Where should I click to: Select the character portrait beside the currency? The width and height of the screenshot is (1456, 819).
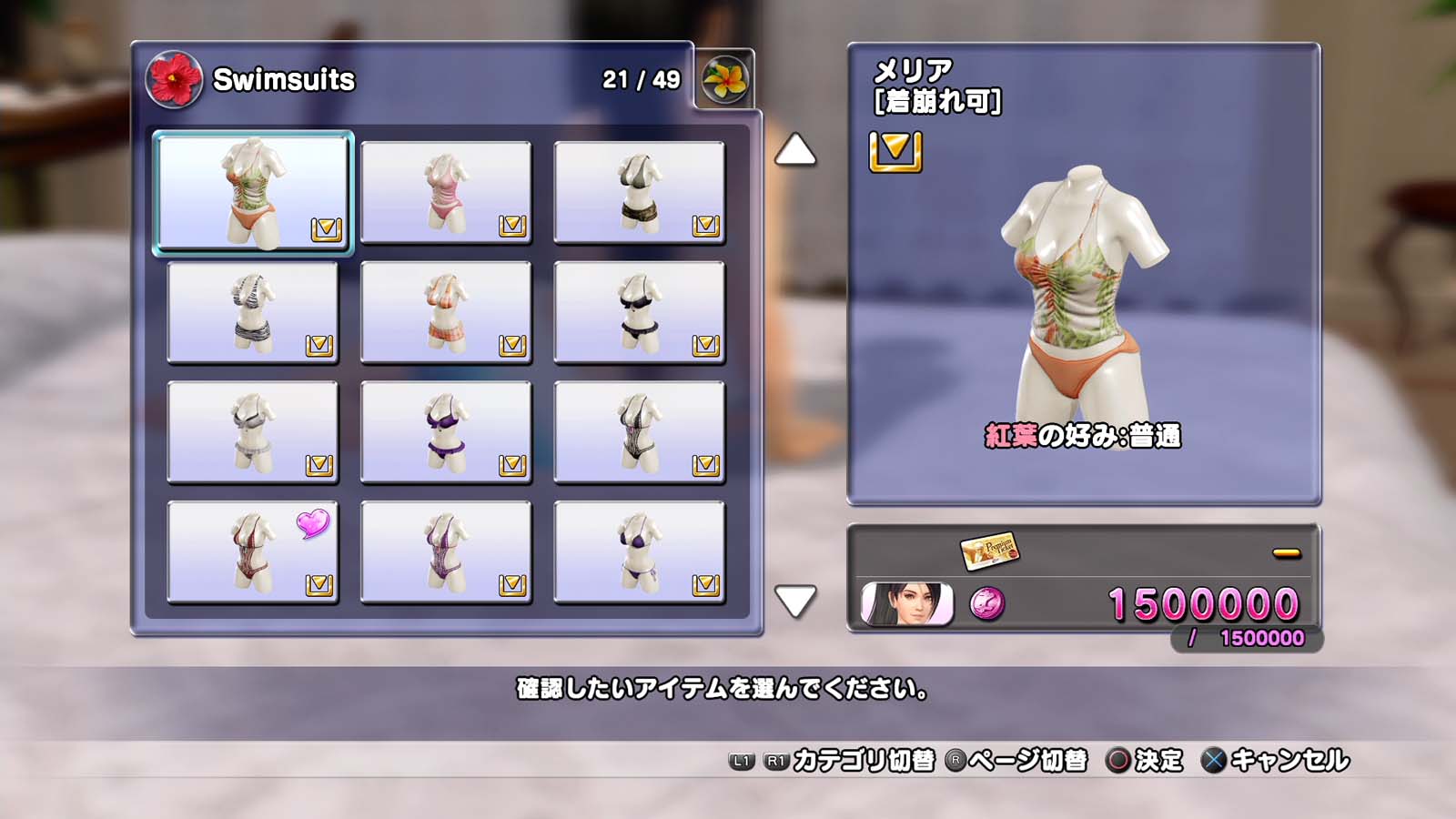[906, 604]
